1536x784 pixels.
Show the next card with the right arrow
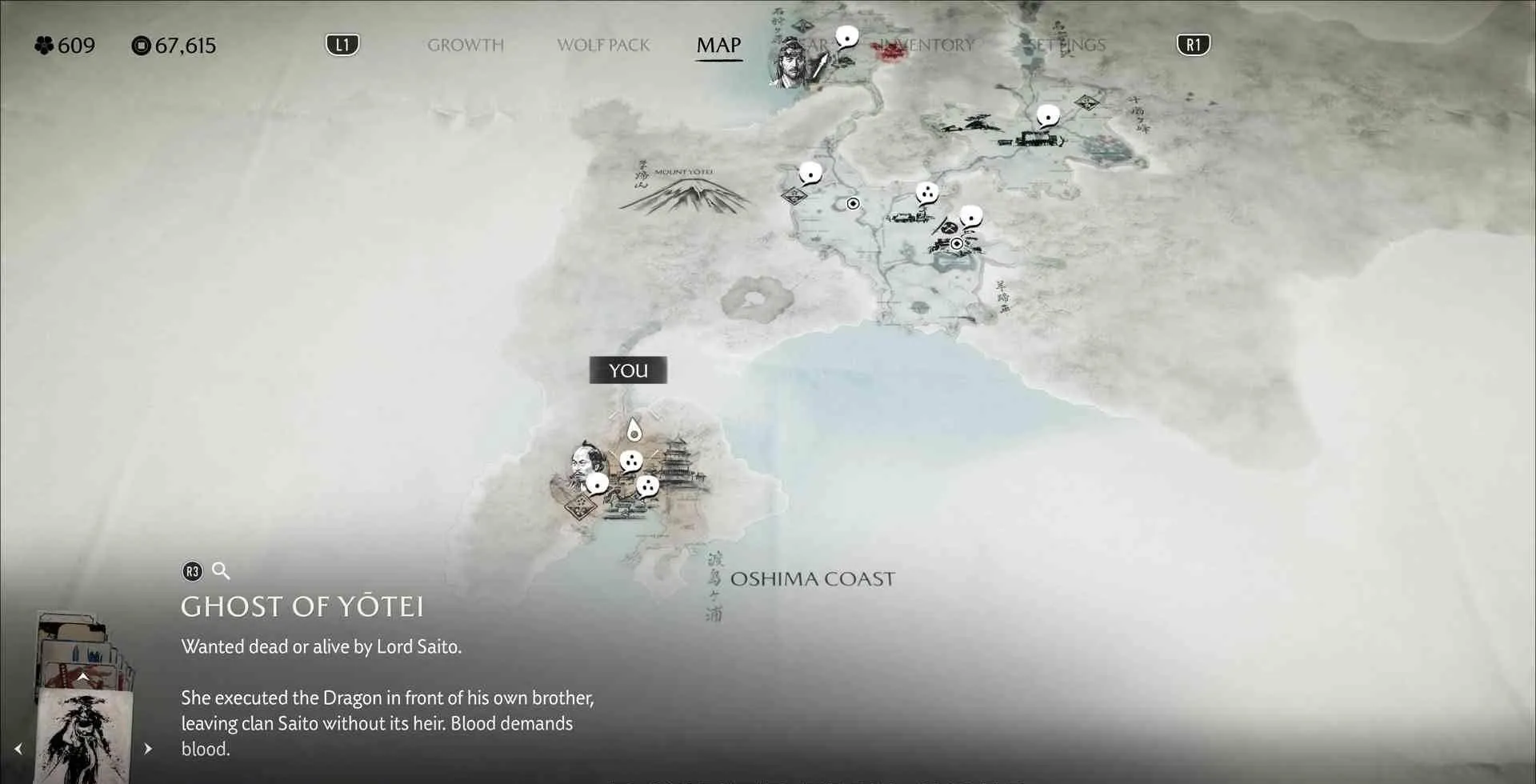[x=148, y=749]
